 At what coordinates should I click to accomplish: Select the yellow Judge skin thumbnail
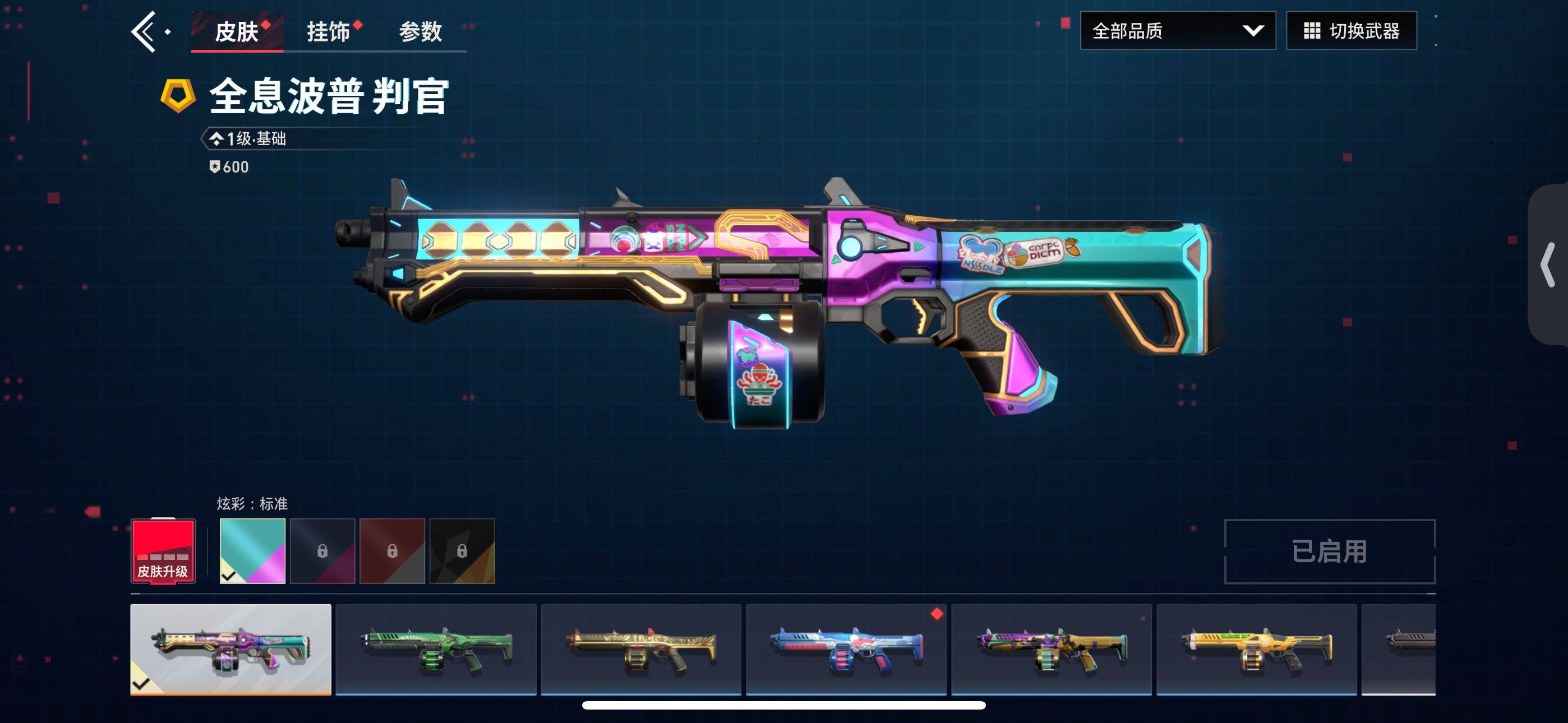(x=1256, y=650)
